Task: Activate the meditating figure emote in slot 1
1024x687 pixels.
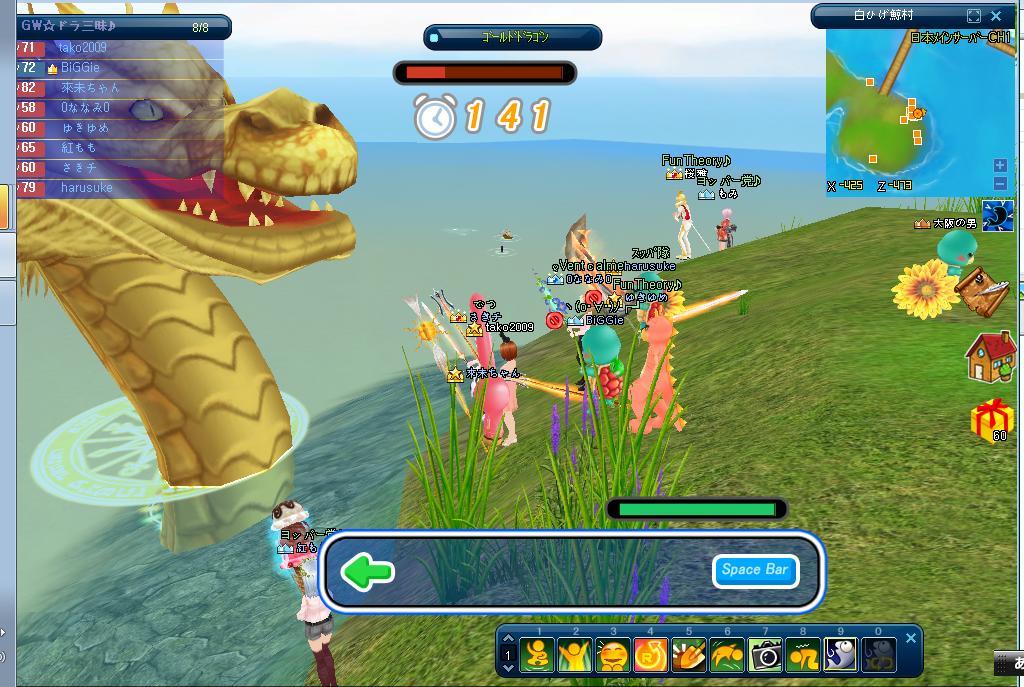Action: click(x=538, y=656)
